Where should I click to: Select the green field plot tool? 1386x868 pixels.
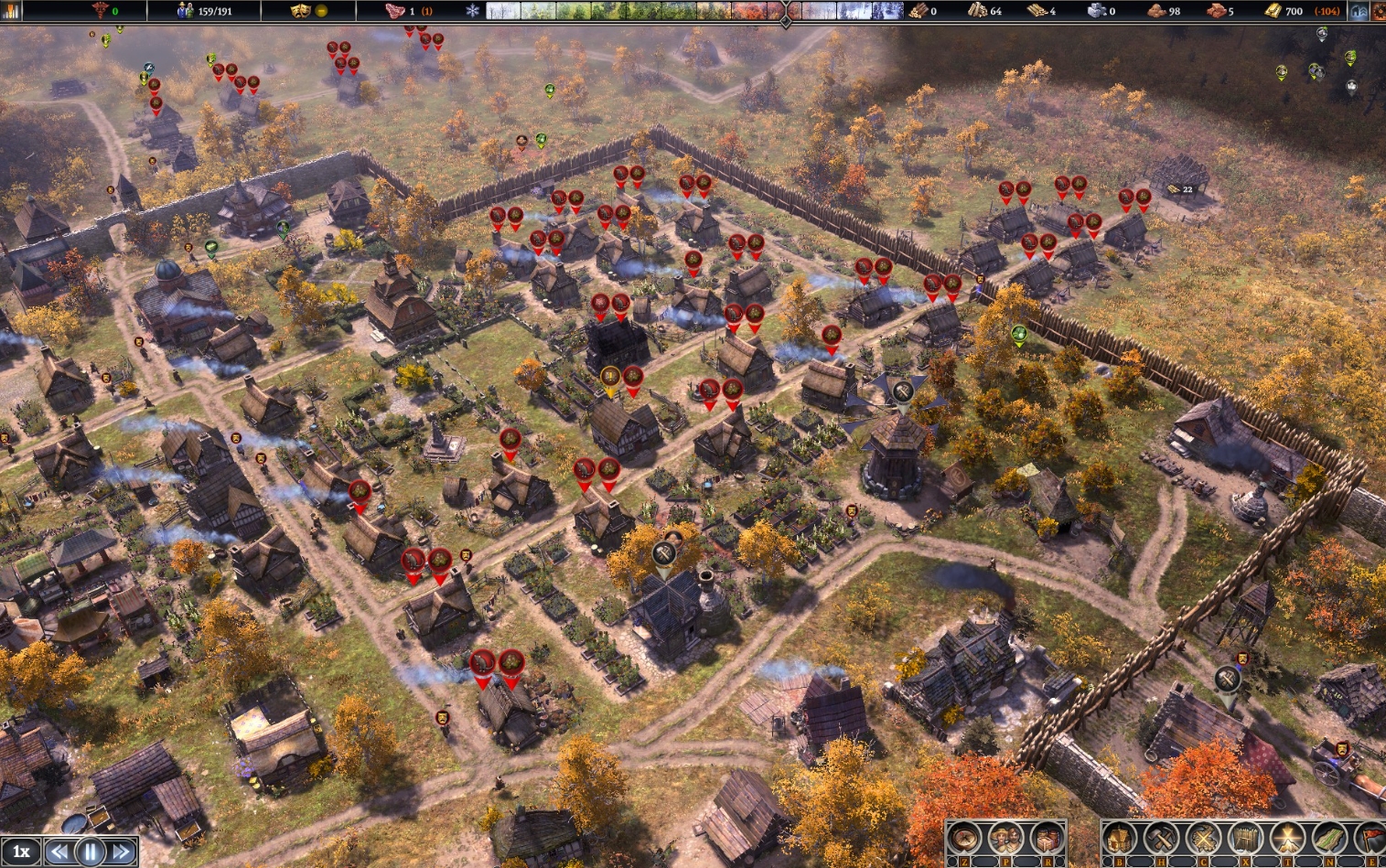point(1328,838)
